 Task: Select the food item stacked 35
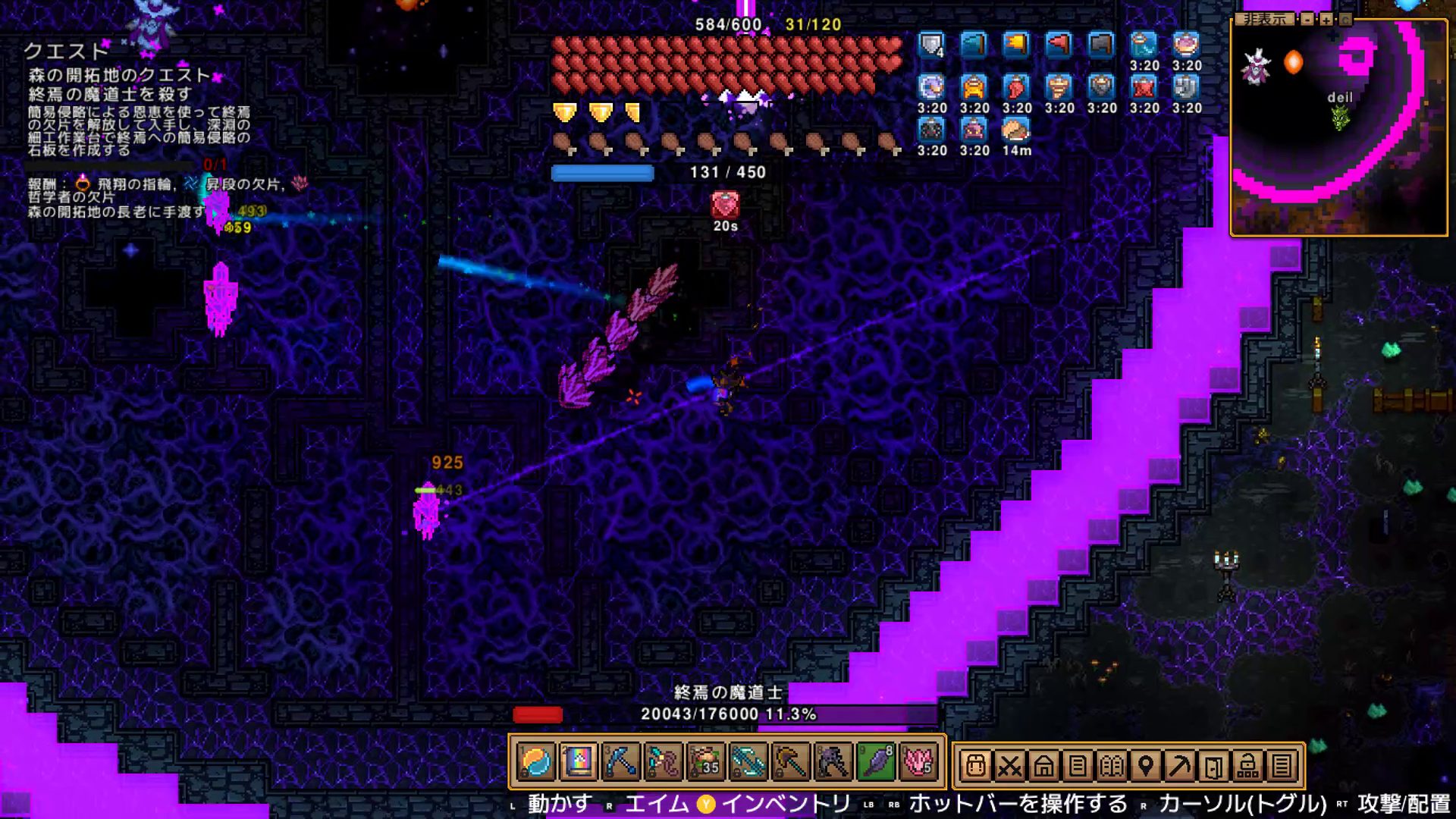(705, 763)
